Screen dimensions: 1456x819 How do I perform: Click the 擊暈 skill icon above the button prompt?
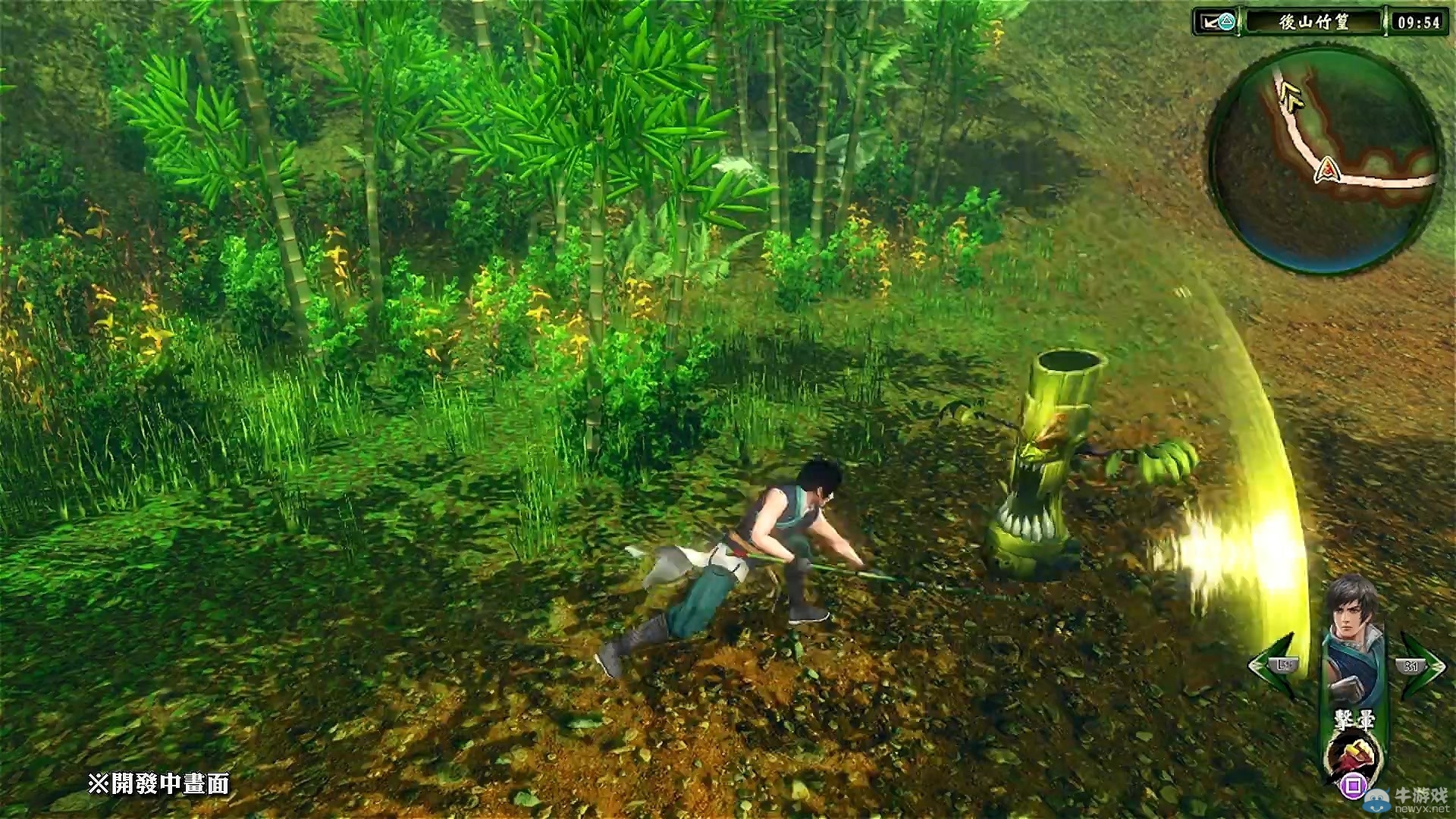(1354, 753)
